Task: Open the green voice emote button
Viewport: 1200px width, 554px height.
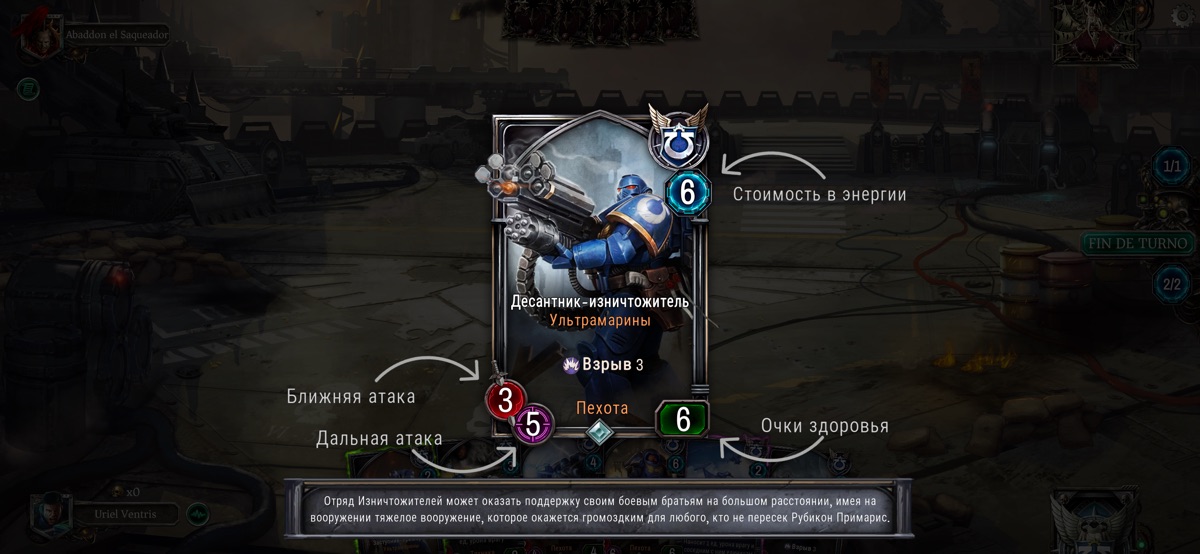Action: (198, 514)
